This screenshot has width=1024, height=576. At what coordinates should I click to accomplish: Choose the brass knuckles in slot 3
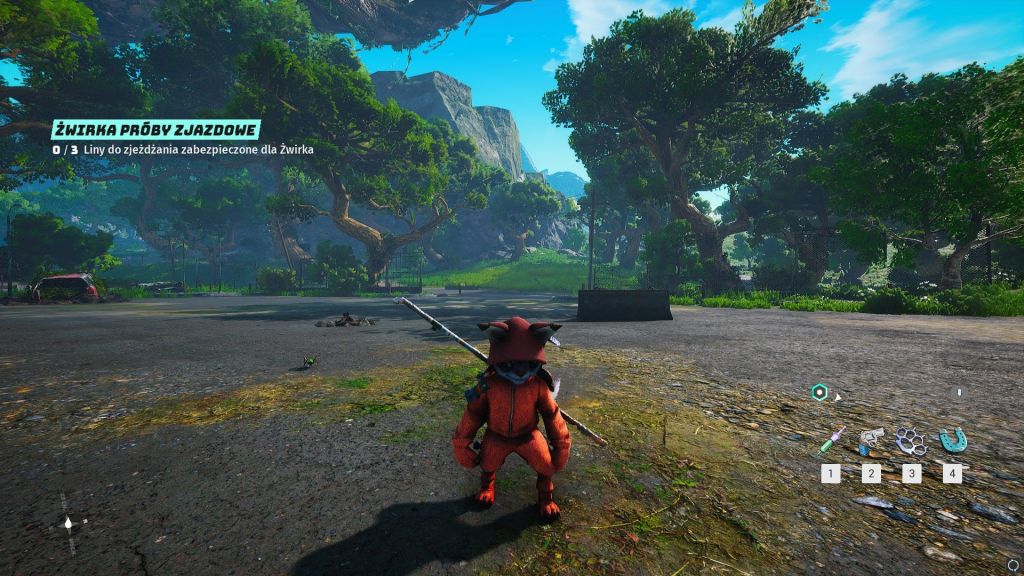coord(911,440)
